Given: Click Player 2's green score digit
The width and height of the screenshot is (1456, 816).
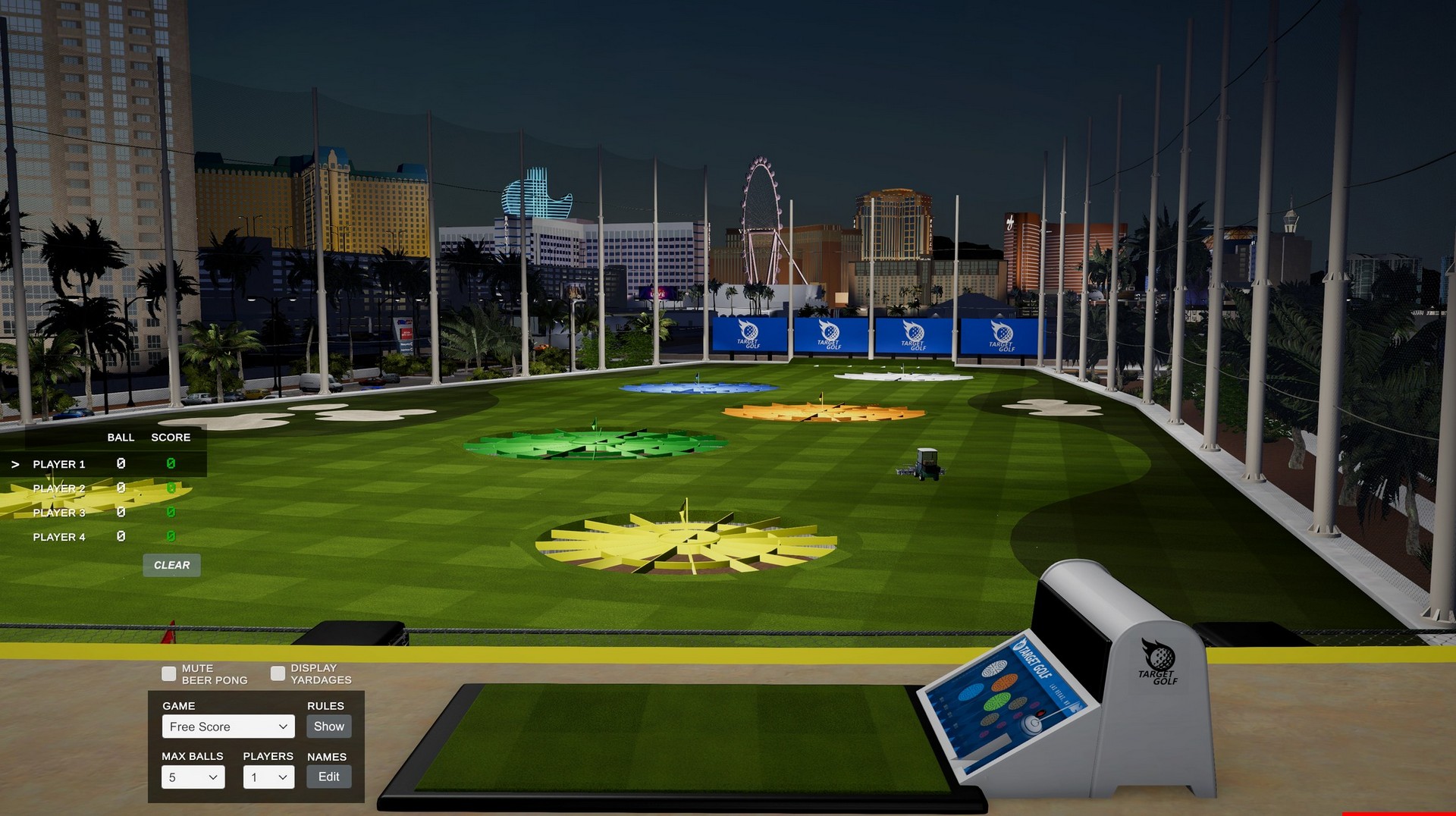Looking at the screenshot, I should (170, 488).
